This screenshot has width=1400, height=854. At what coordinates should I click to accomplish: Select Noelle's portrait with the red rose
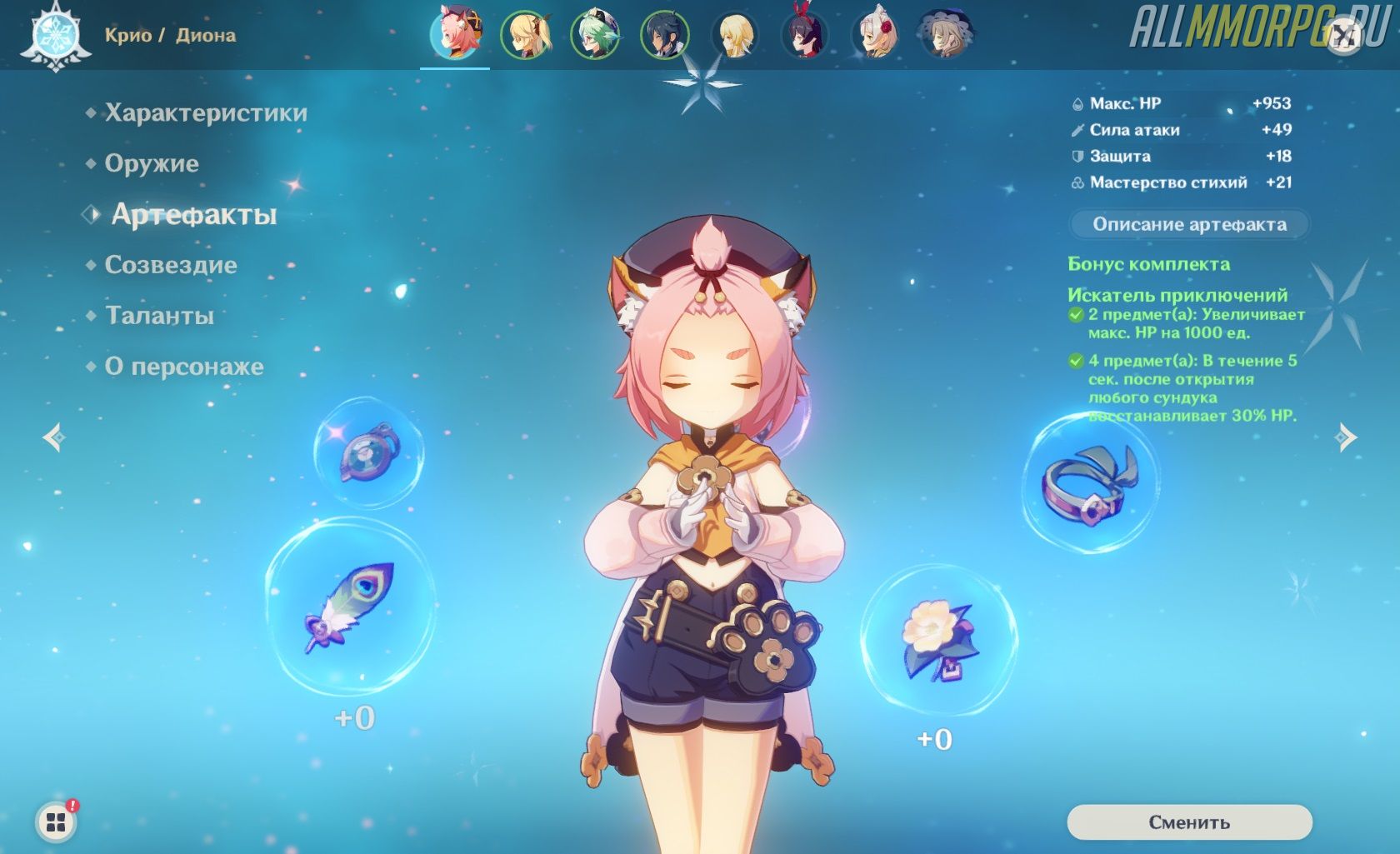(x=875, y=35)
